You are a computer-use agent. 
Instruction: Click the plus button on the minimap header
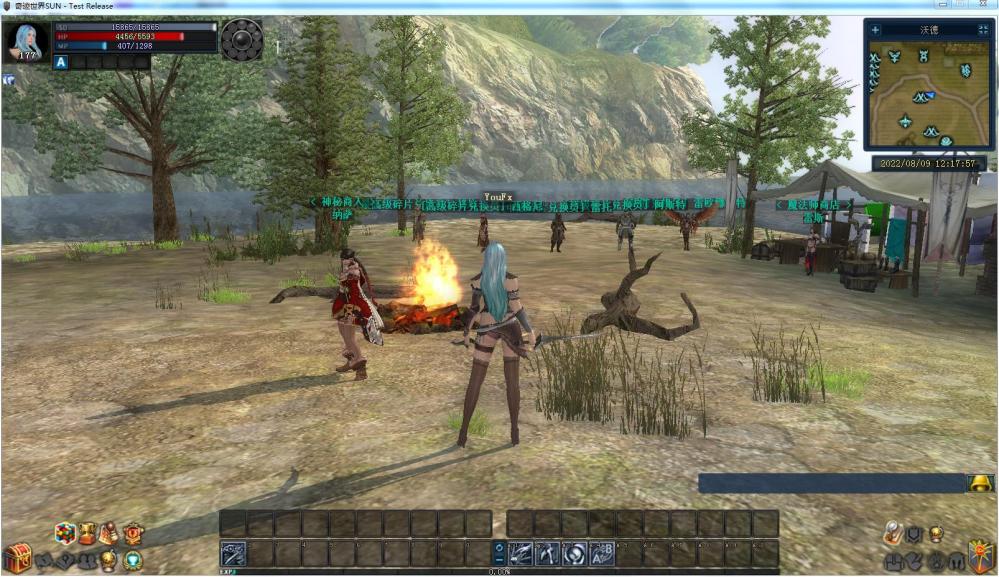tap(875, 30)
